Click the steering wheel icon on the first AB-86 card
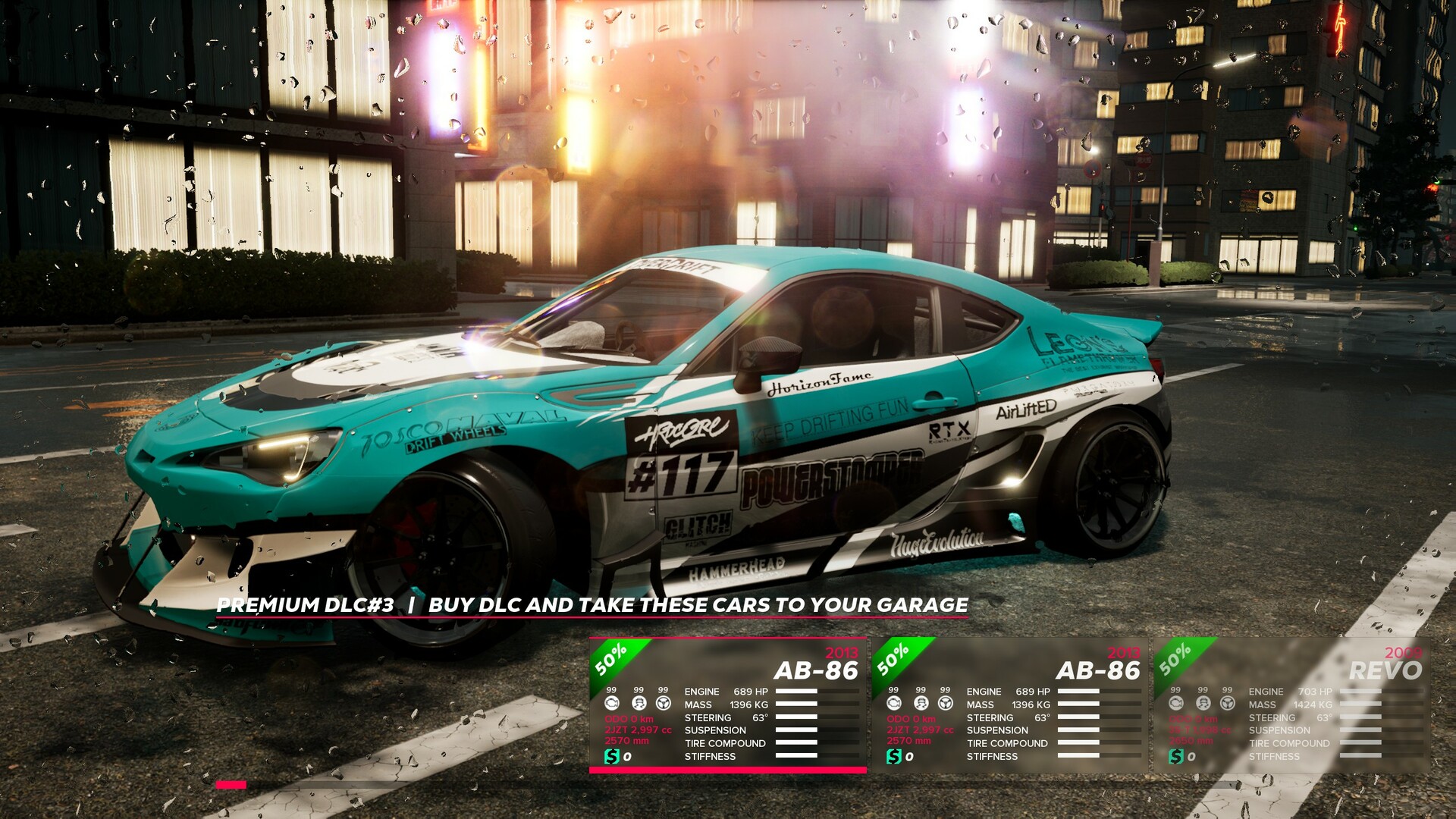This screenshot has width=1456, height=819. (x=664, y=704)
